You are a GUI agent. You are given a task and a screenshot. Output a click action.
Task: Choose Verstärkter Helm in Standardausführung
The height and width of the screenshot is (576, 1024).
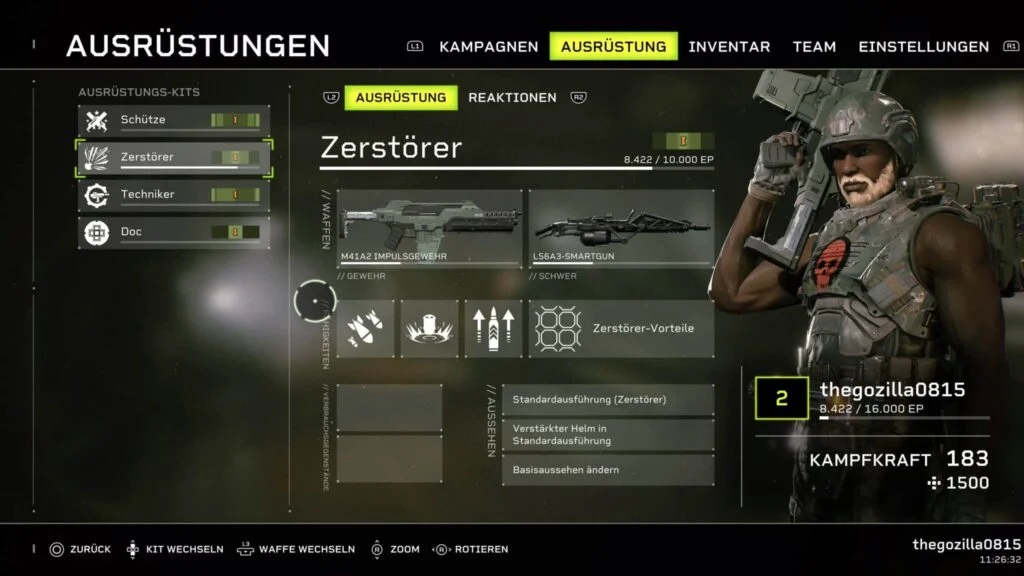(x=608, y=435)
